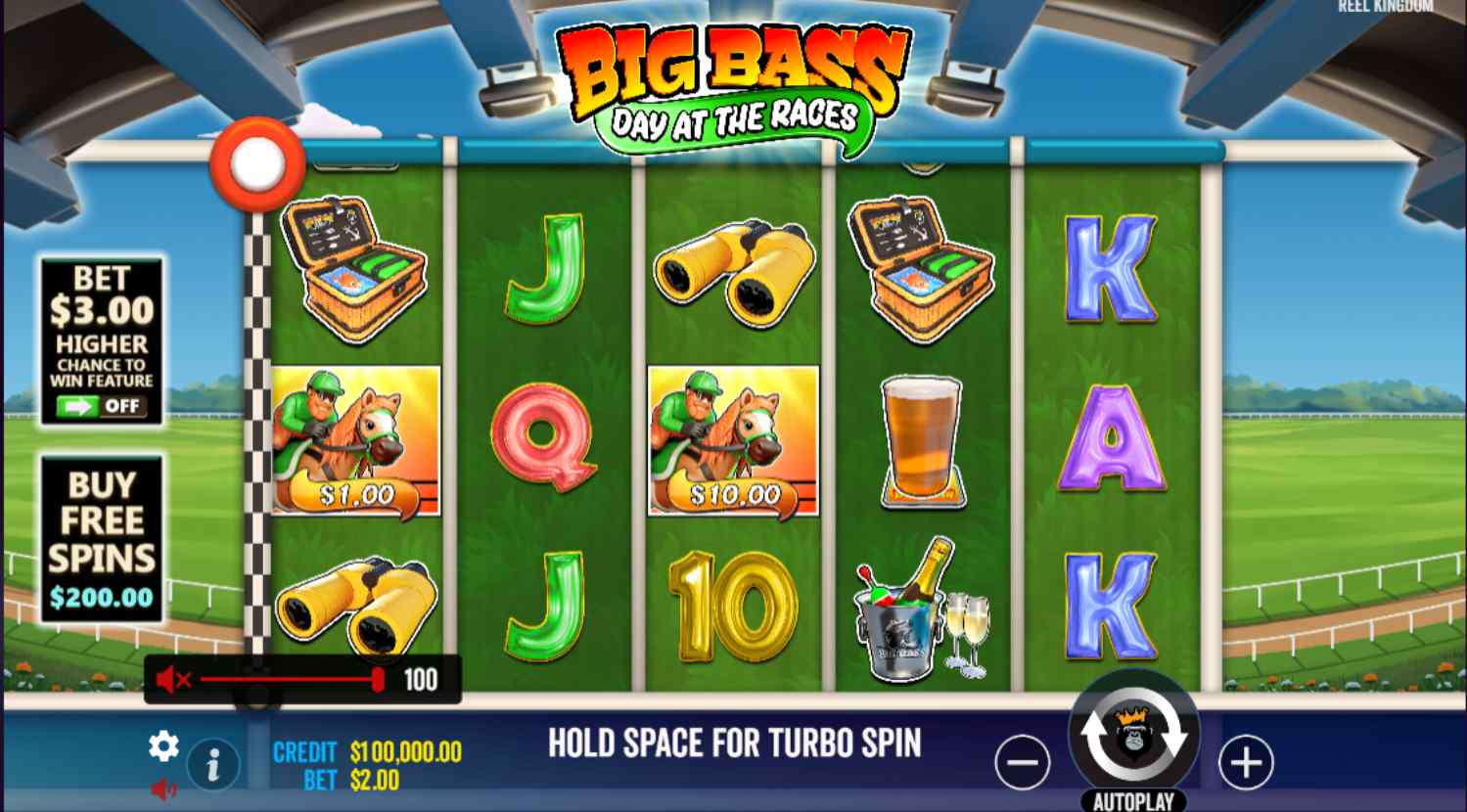
Task: Mute sound using the volume slider speaker icon
Action: click(x=173, y=679)
